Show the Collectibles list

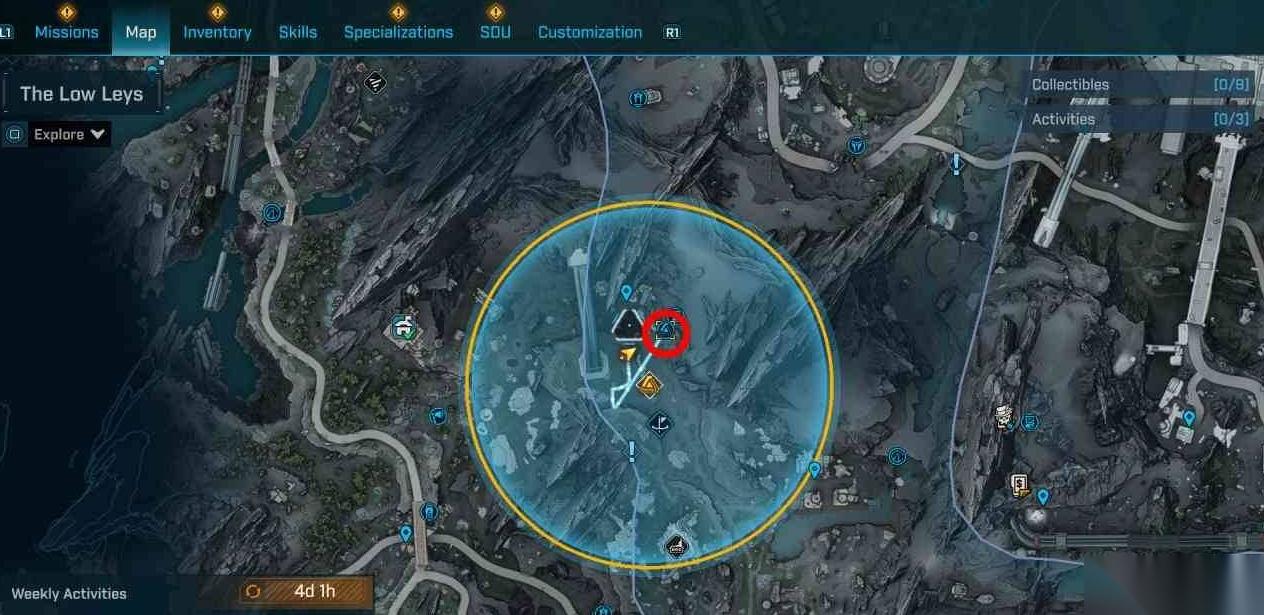coord(1140,85)
